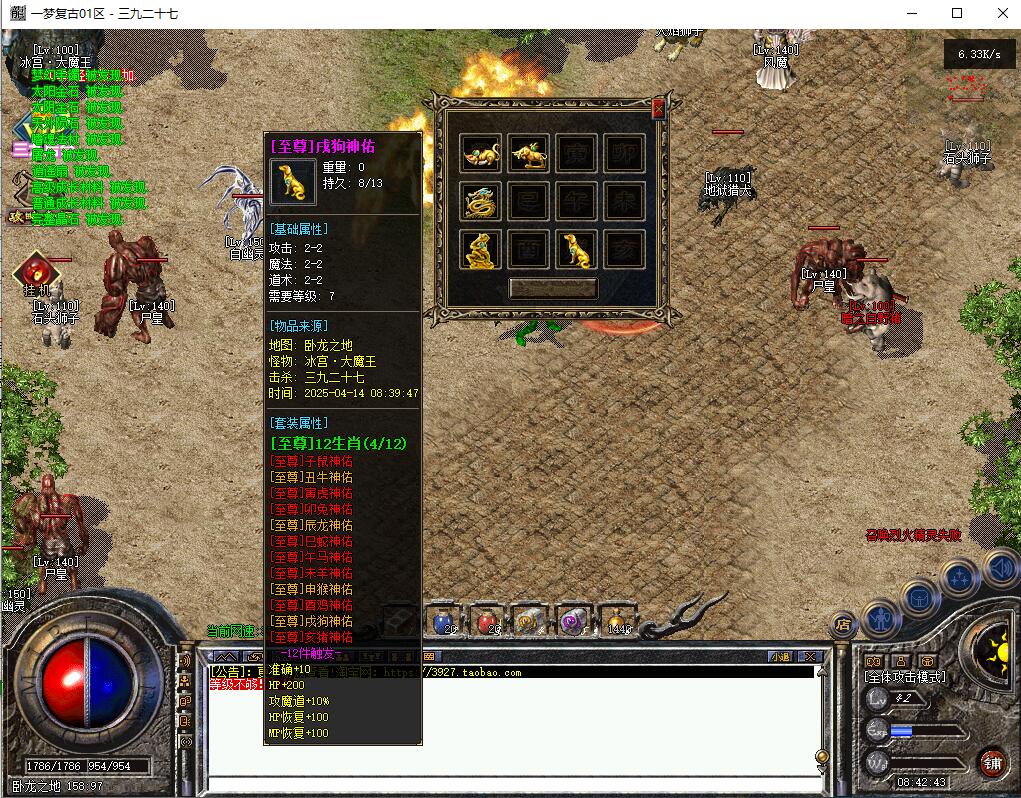Toggle the 挂机 auto-battle icon

(32, 271)
